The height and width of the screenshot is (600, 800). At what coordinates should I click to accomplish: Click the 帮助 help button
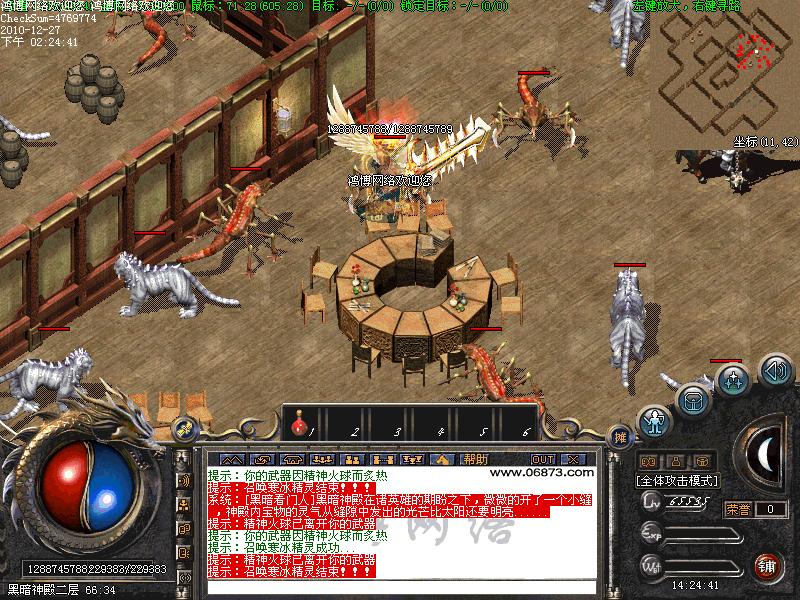[x=476, y=459]
